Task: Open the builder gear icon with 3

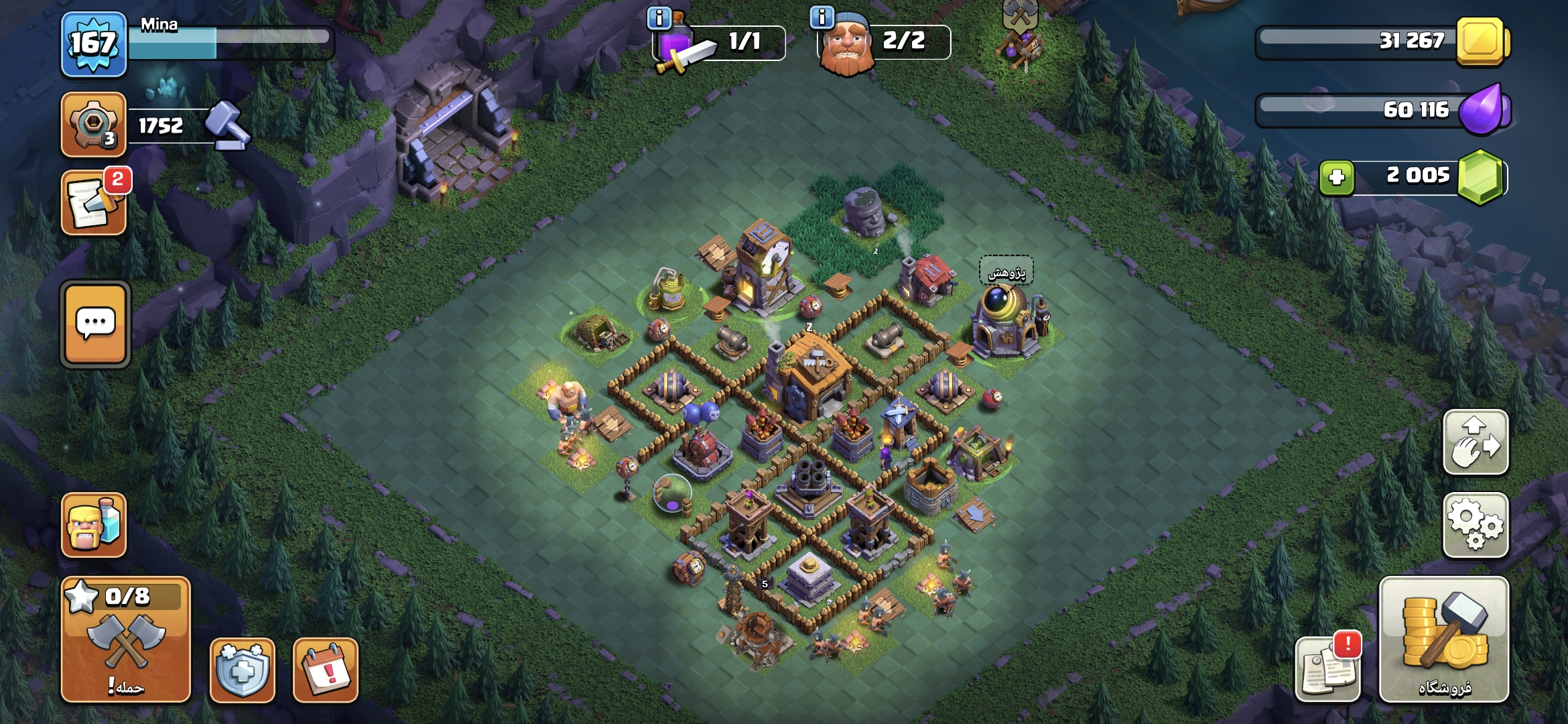Action: 93,125
